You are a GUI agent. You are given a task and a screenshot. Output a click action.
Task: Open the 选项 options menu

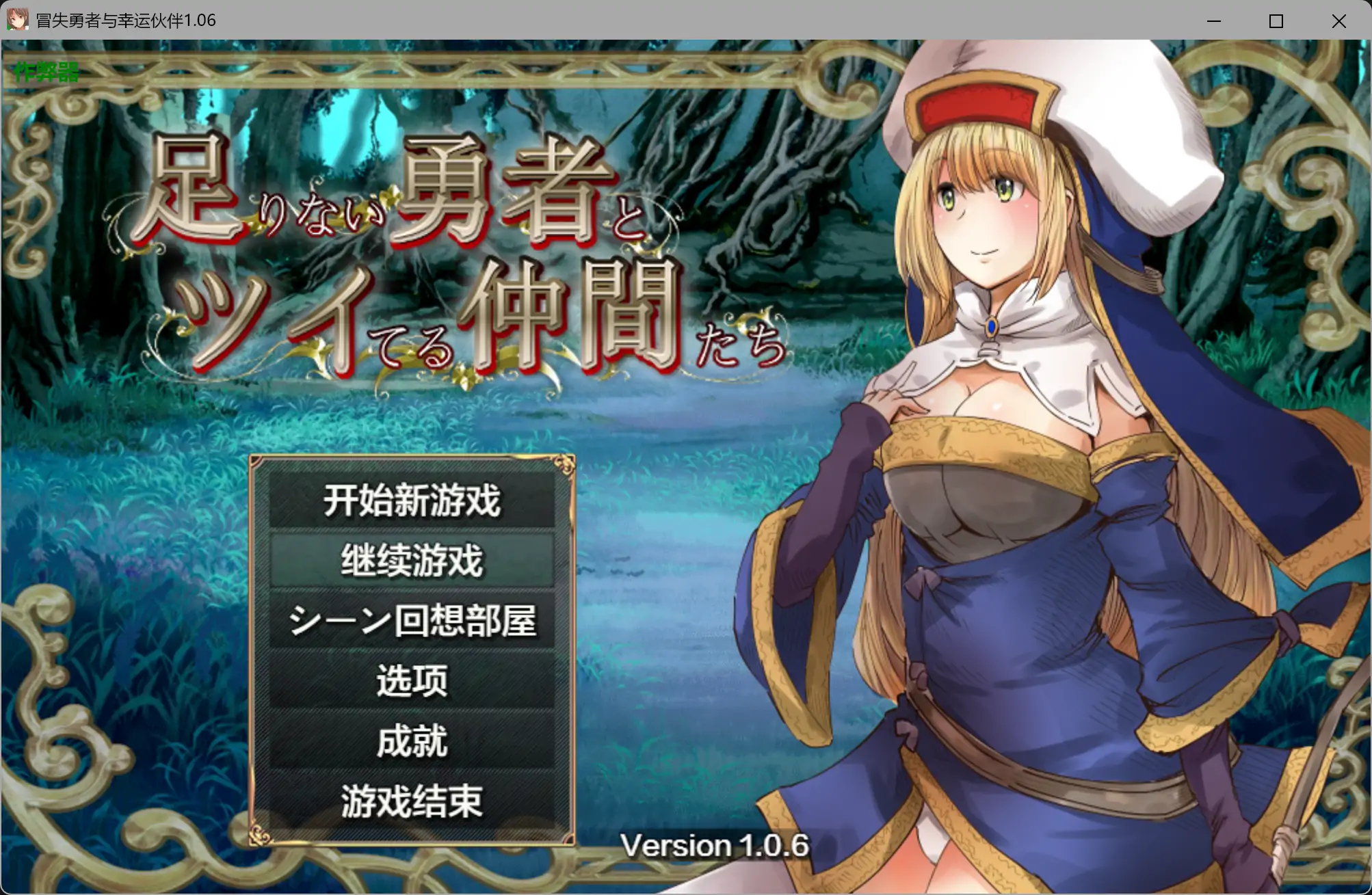click(413, 680)
